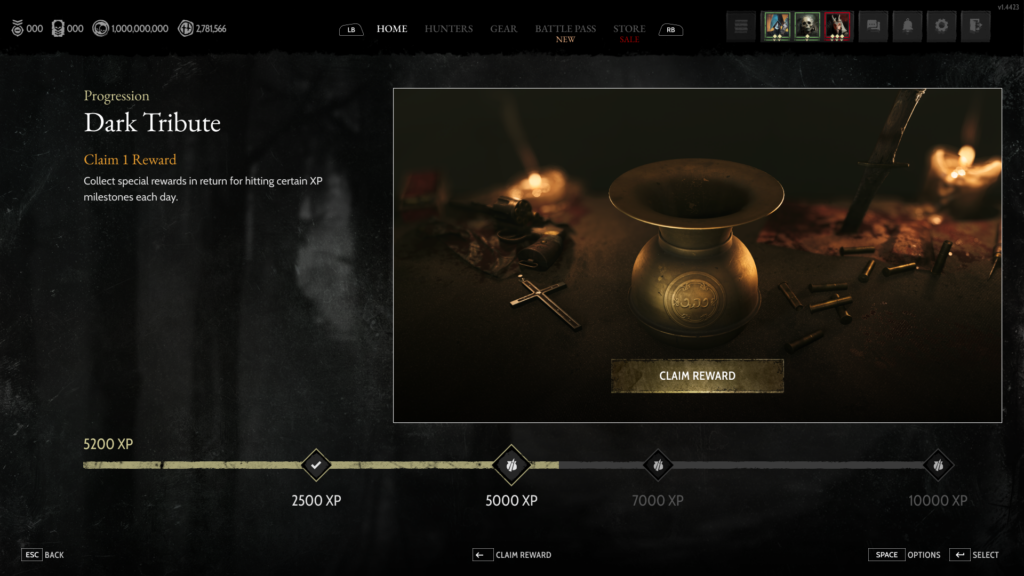Select the skull hunter portrait
Viewport: 1024px width, 576px height.
pyautogui.click(x=807, y=27)
